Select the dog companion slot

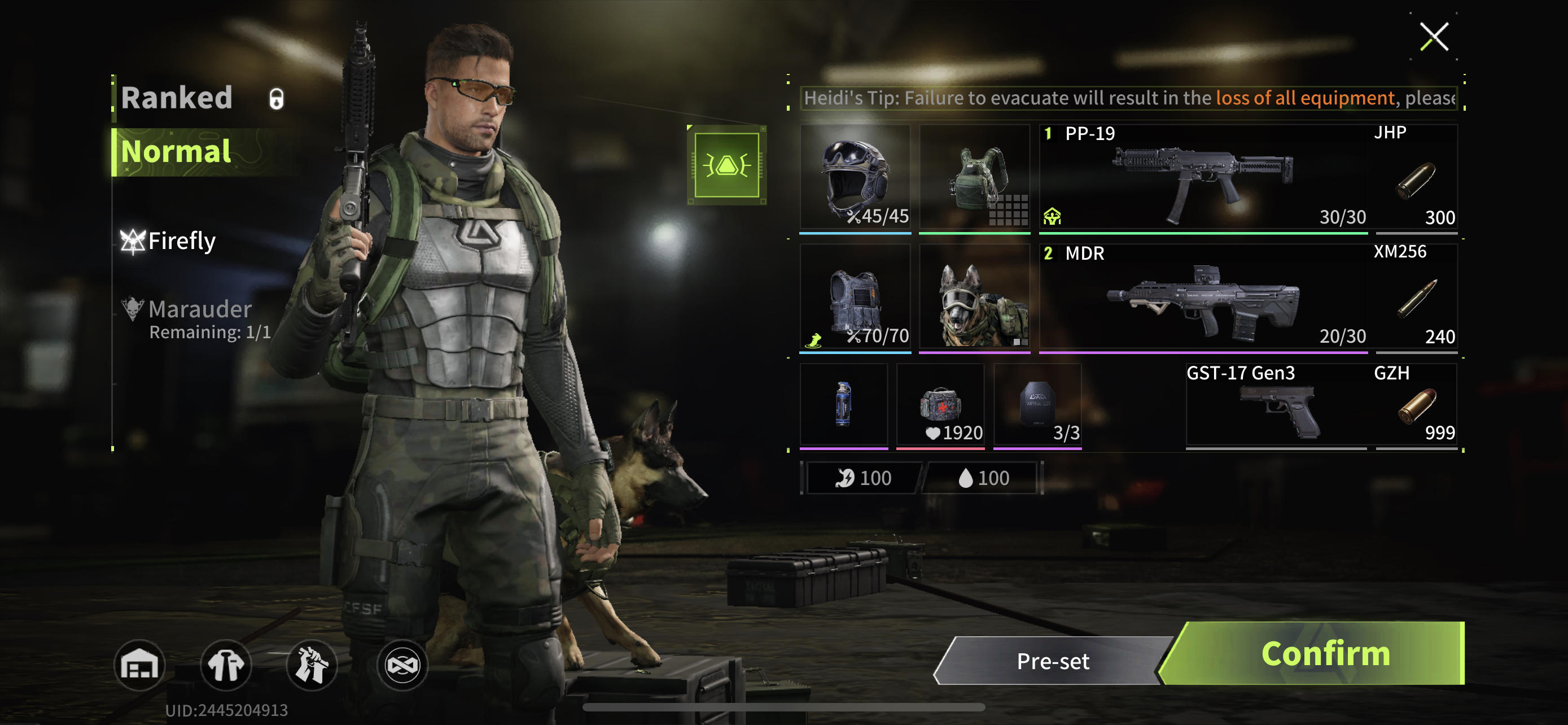[974, 297]
